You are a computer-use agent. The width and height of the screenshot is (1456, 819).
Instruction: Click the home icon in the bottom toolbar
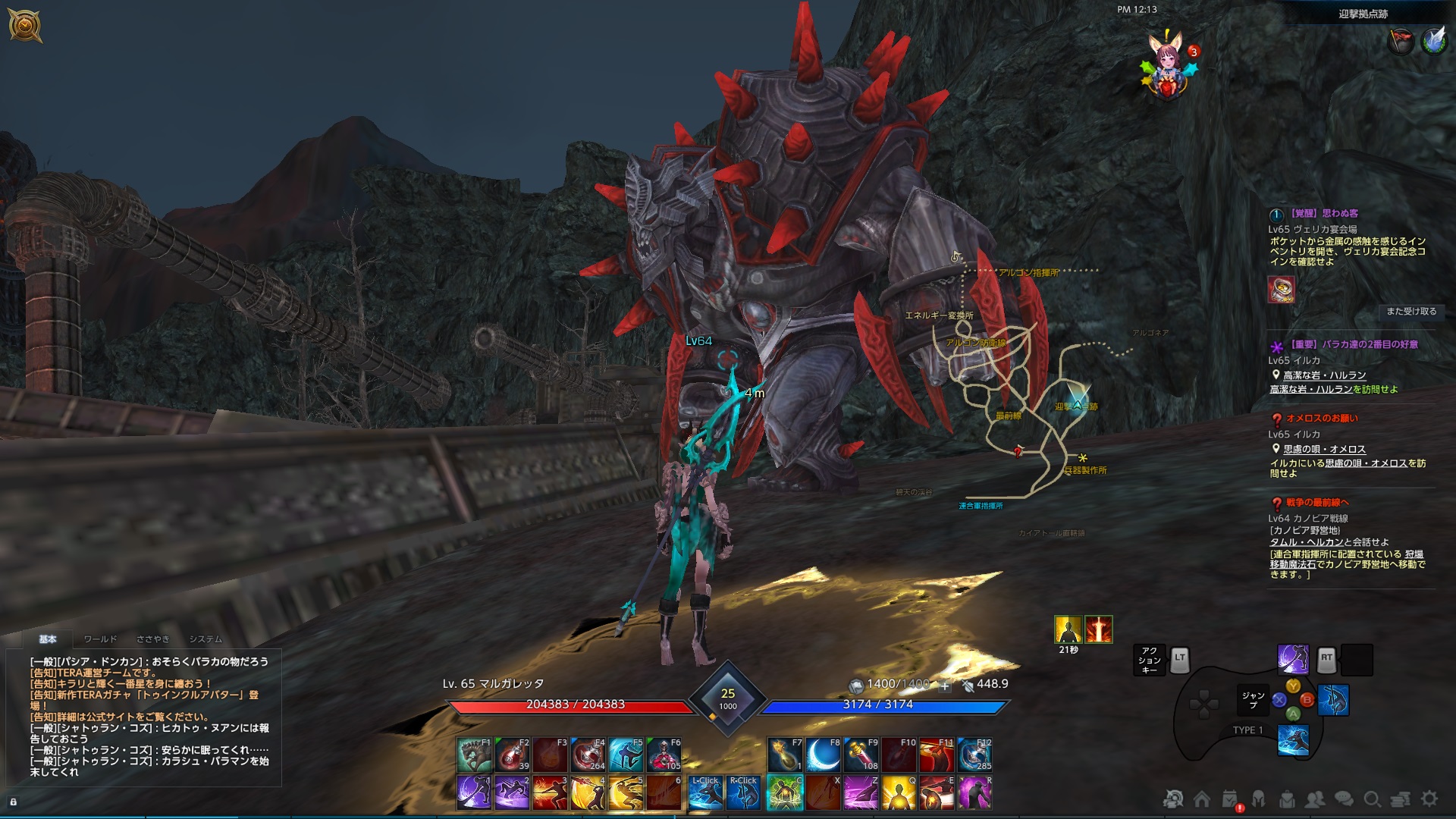pyautogui.click(x=1200, y=799)
